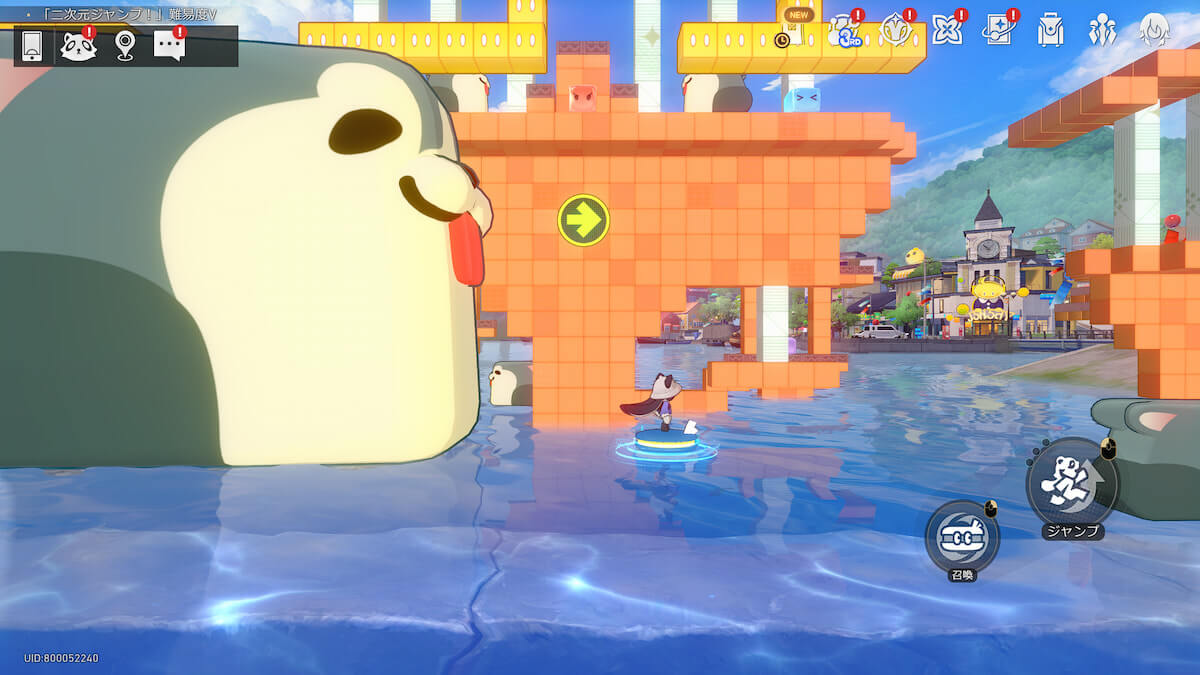Screen dimensions: 1200x675
Task: Use the 召喚 summon button
Action: tap(962, 537)
